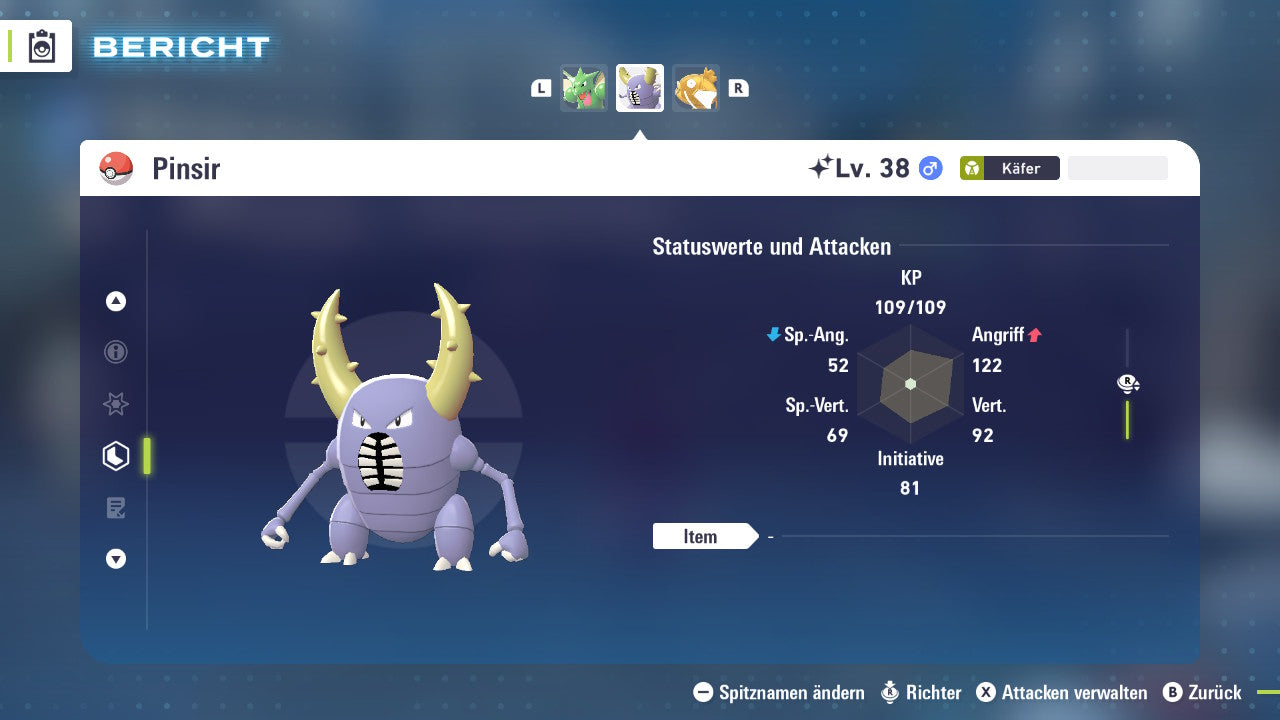This screenshot has height=720, width=1280.
Task: Select the male gender symbol
Action: point(928,168)
